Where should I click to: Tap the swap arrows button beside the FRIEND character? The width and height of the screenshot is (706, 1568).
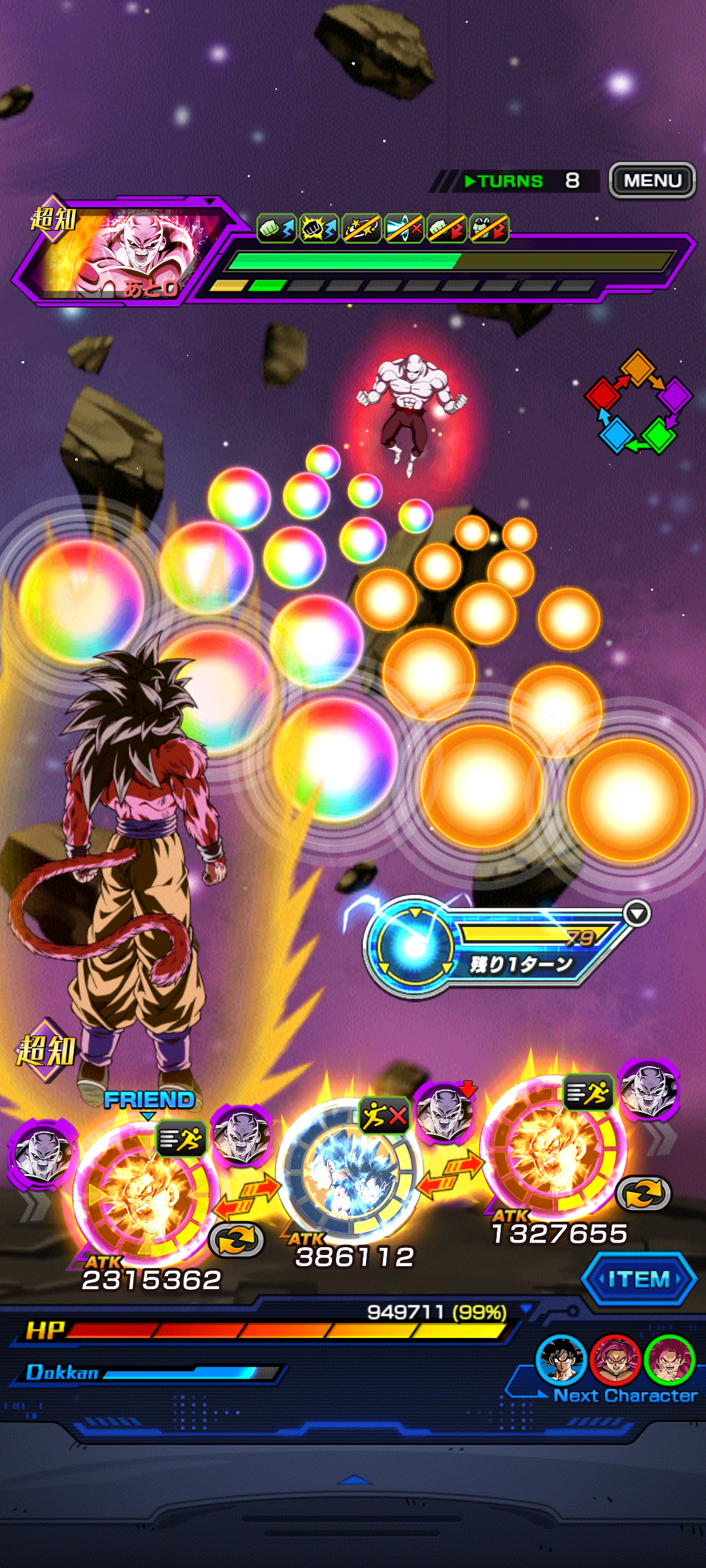click(x=237, y=1239)
